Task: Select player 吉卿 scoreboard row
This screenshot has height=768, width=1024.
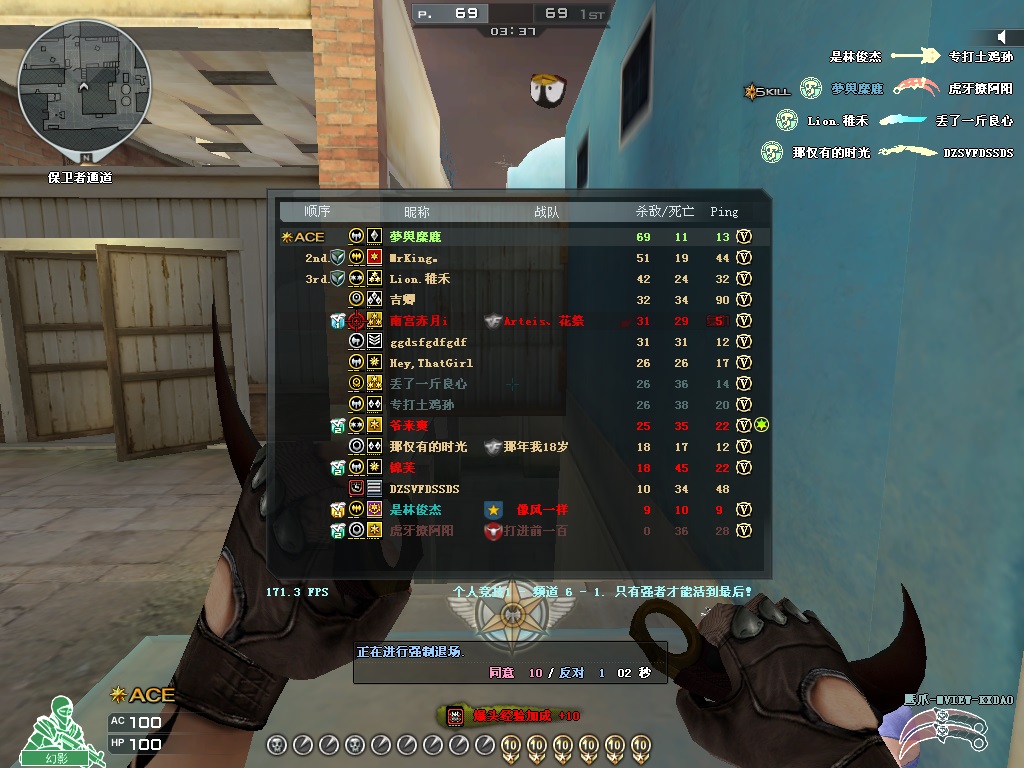Action: 402,300
